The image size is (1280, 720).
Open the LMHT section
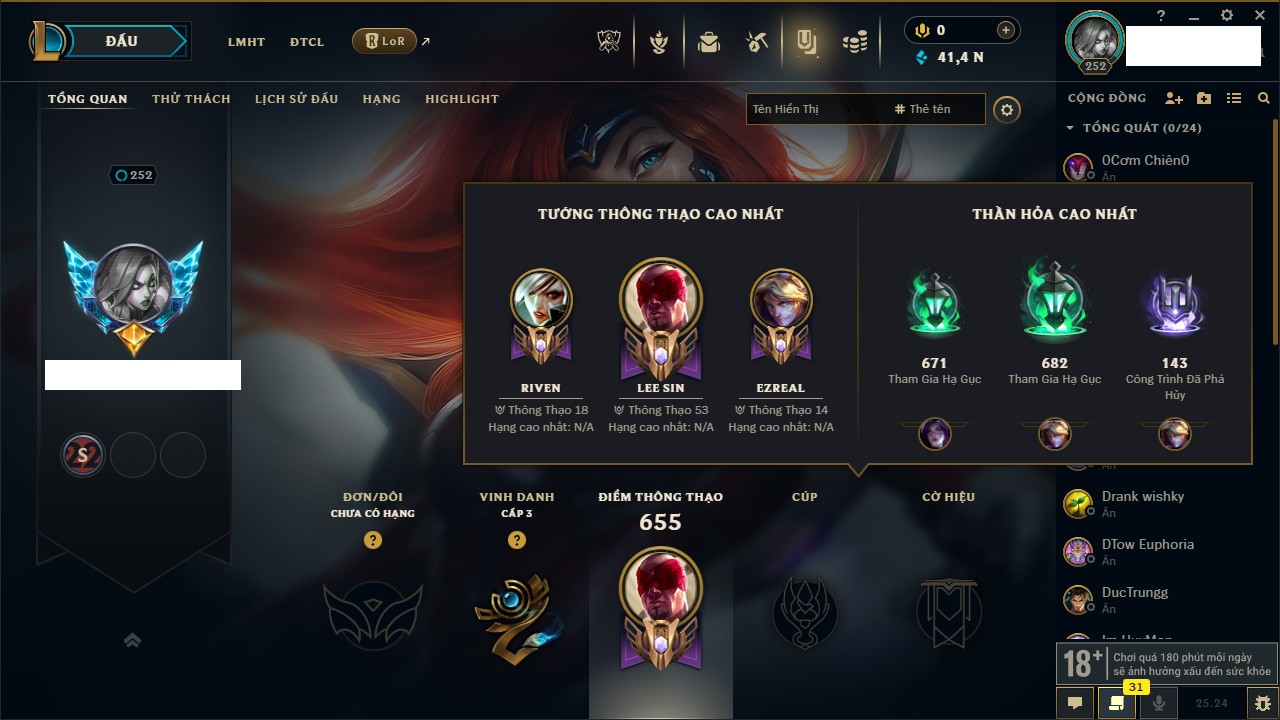pos(246,42)
